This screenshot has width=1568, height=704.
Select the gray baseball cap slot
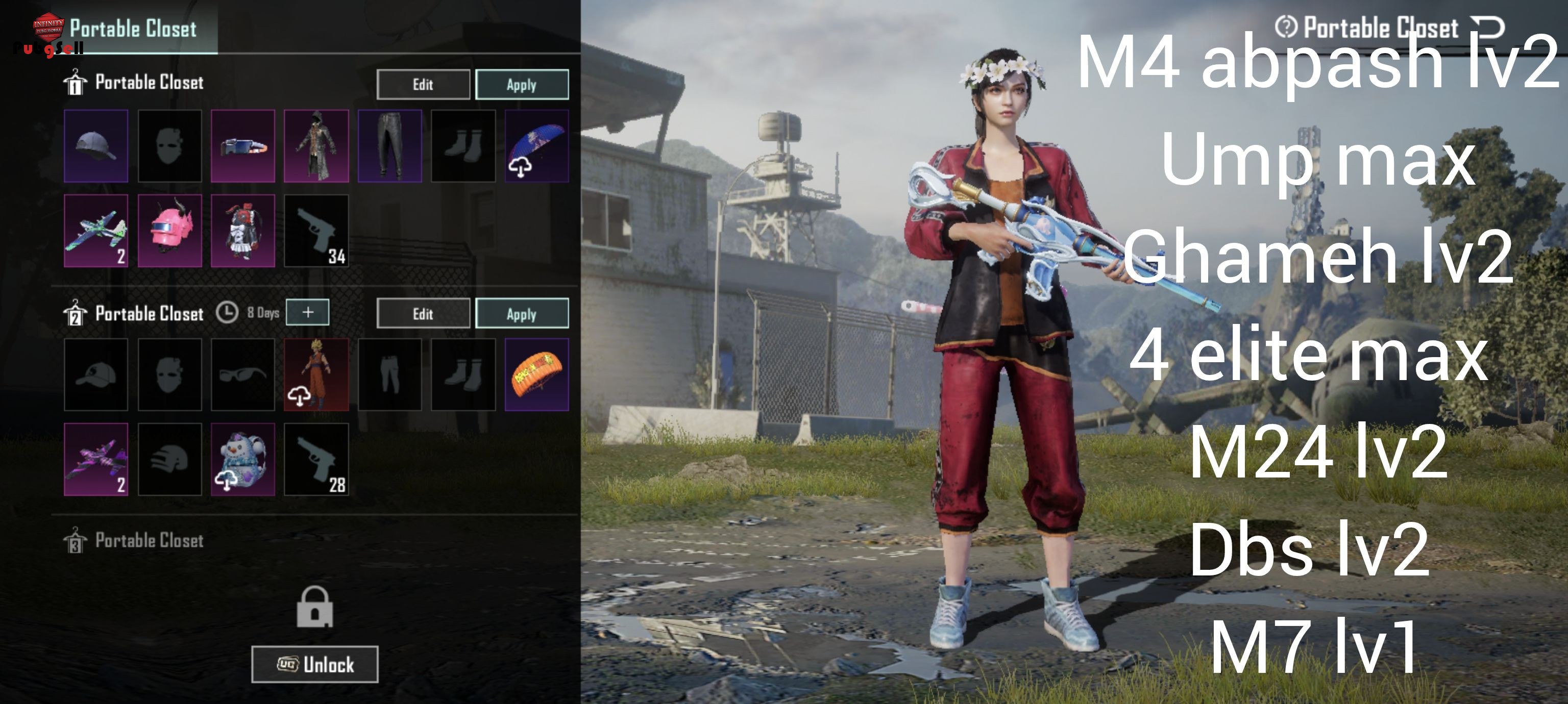96,146
